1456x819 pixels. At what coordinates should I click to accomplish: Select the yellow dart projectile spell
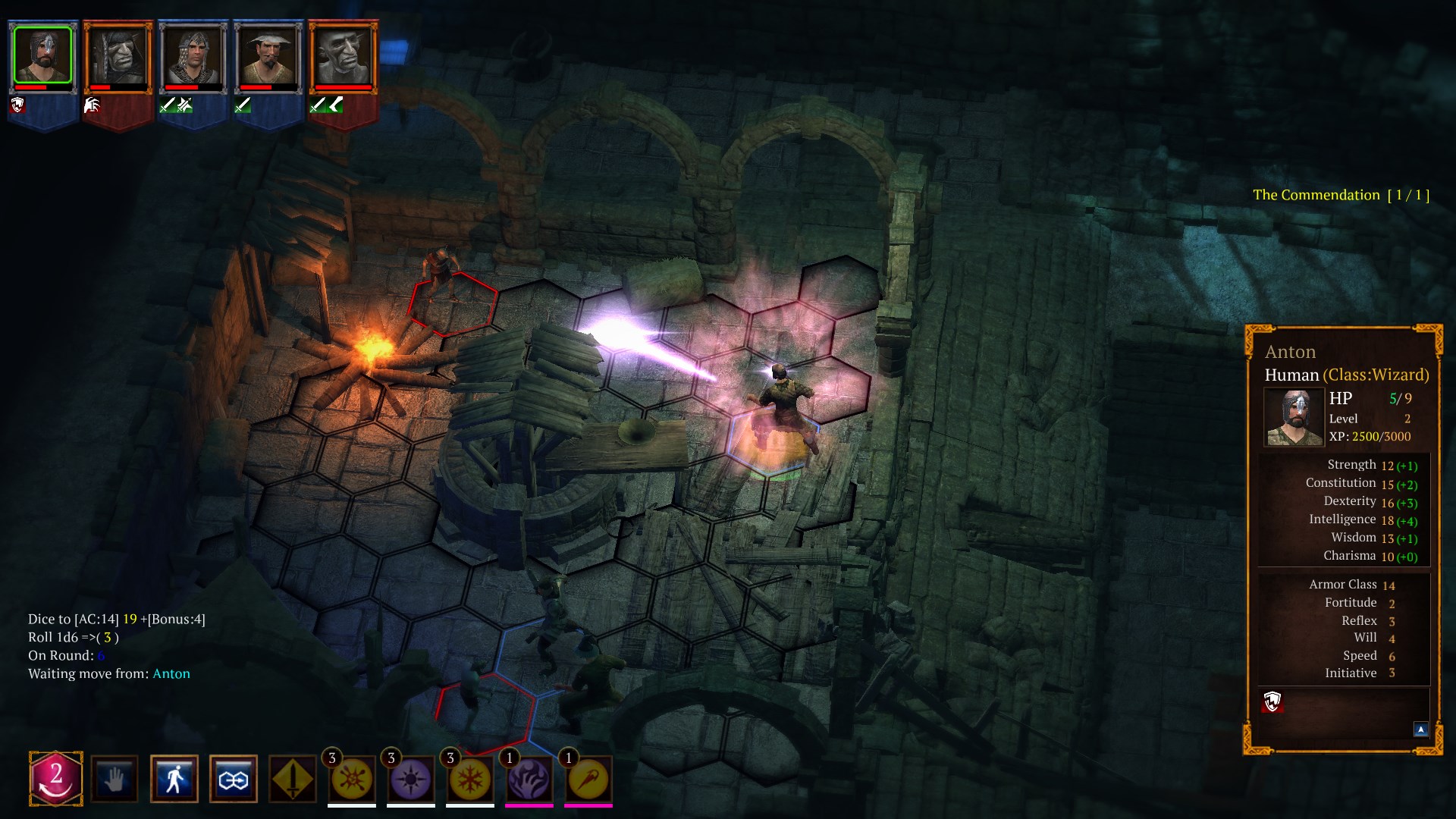pos(588,779)
